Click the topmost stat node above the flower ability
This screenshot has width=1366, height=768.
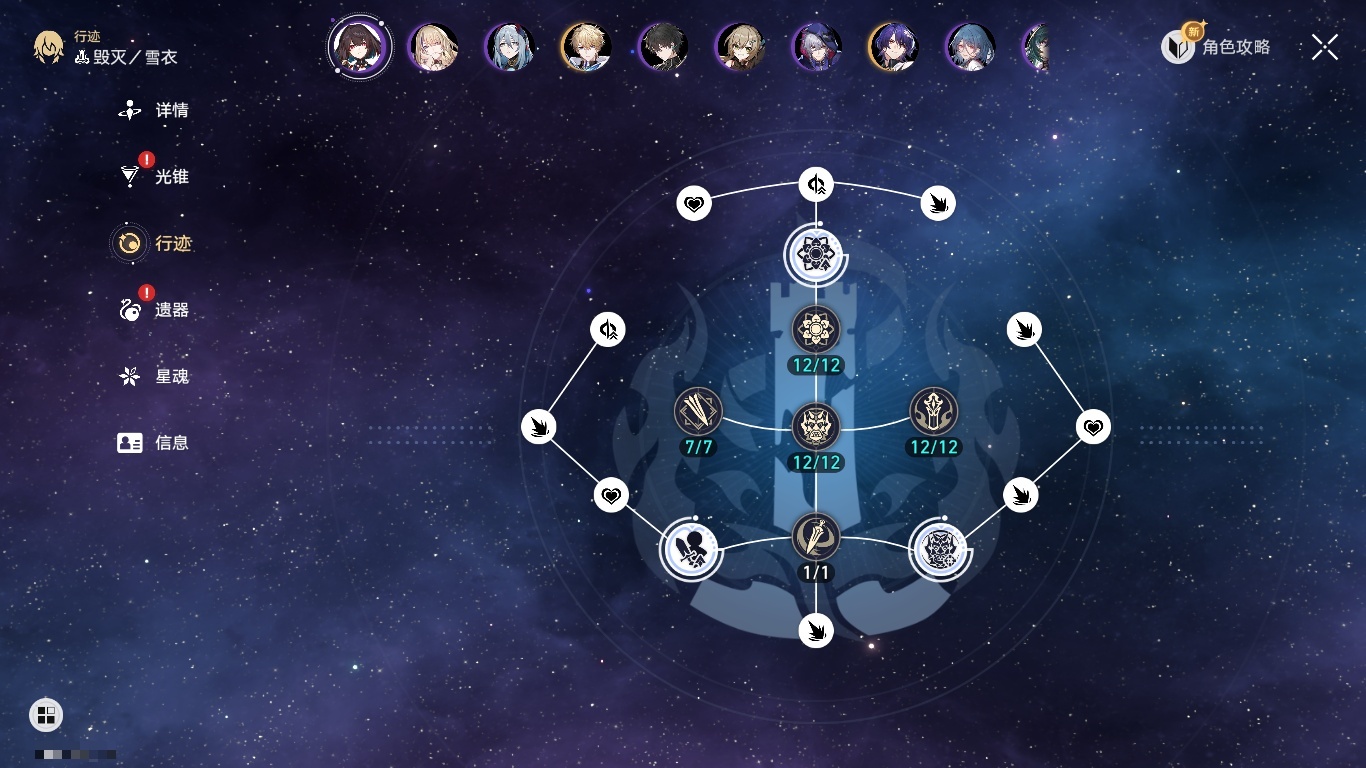pyautogui.click(x=816, y=184)
